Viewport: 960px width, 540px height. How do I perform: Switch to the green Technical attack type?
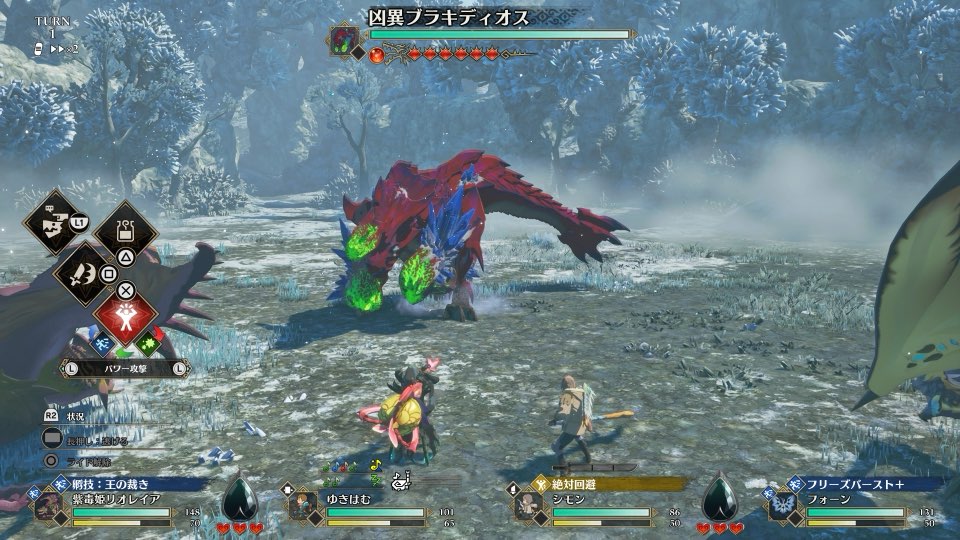click(x=149, y=343)
